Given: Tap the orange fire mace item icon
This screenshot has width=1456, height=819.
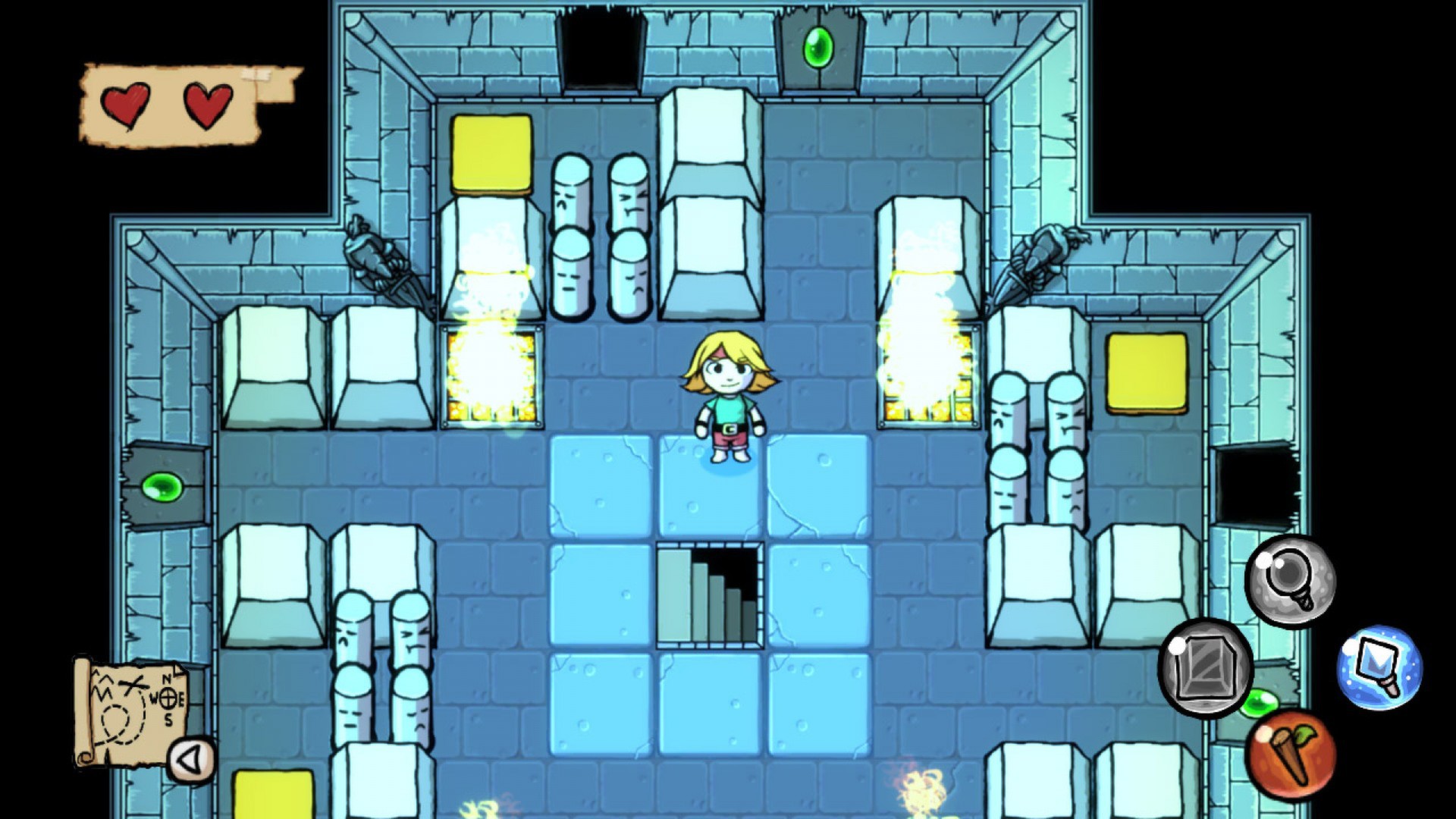Looking at the screenshot, I should pyautogui.click(x=1294, y=754).
